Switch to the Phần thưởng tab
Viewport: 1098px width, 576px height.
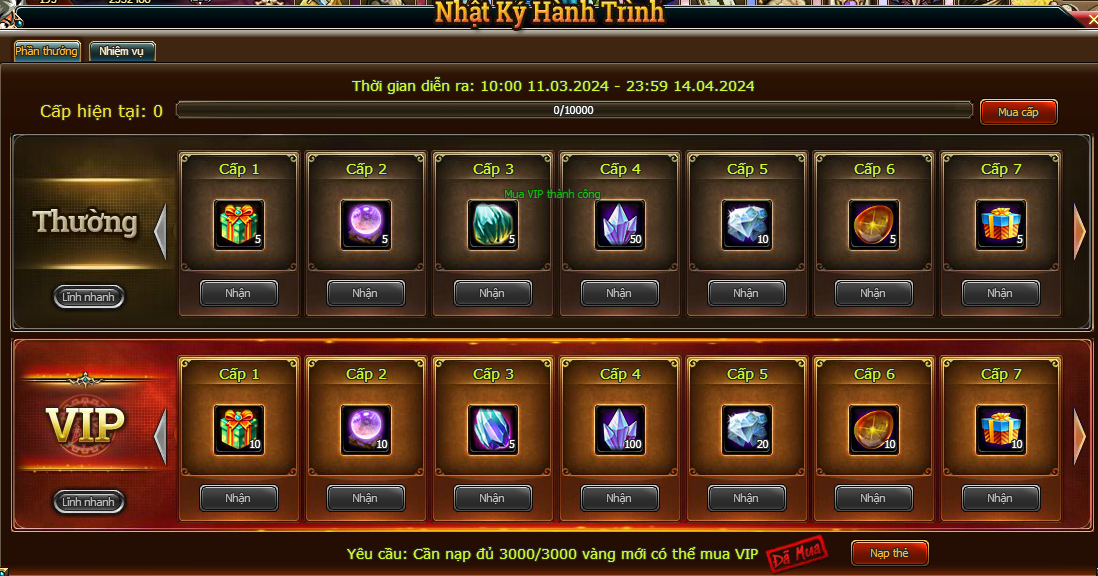pyautogui.click(x=47, y=51)
